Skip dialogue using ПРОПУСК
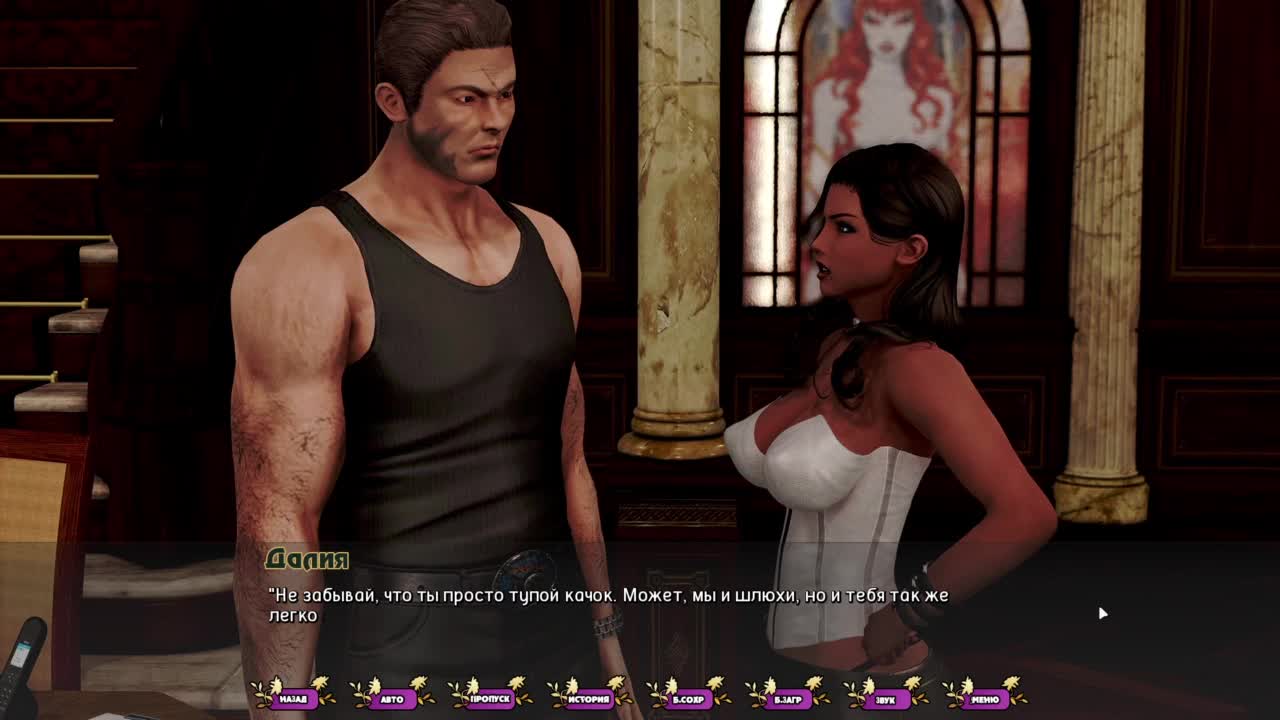The image size is (1280, 720). [491, 698]
